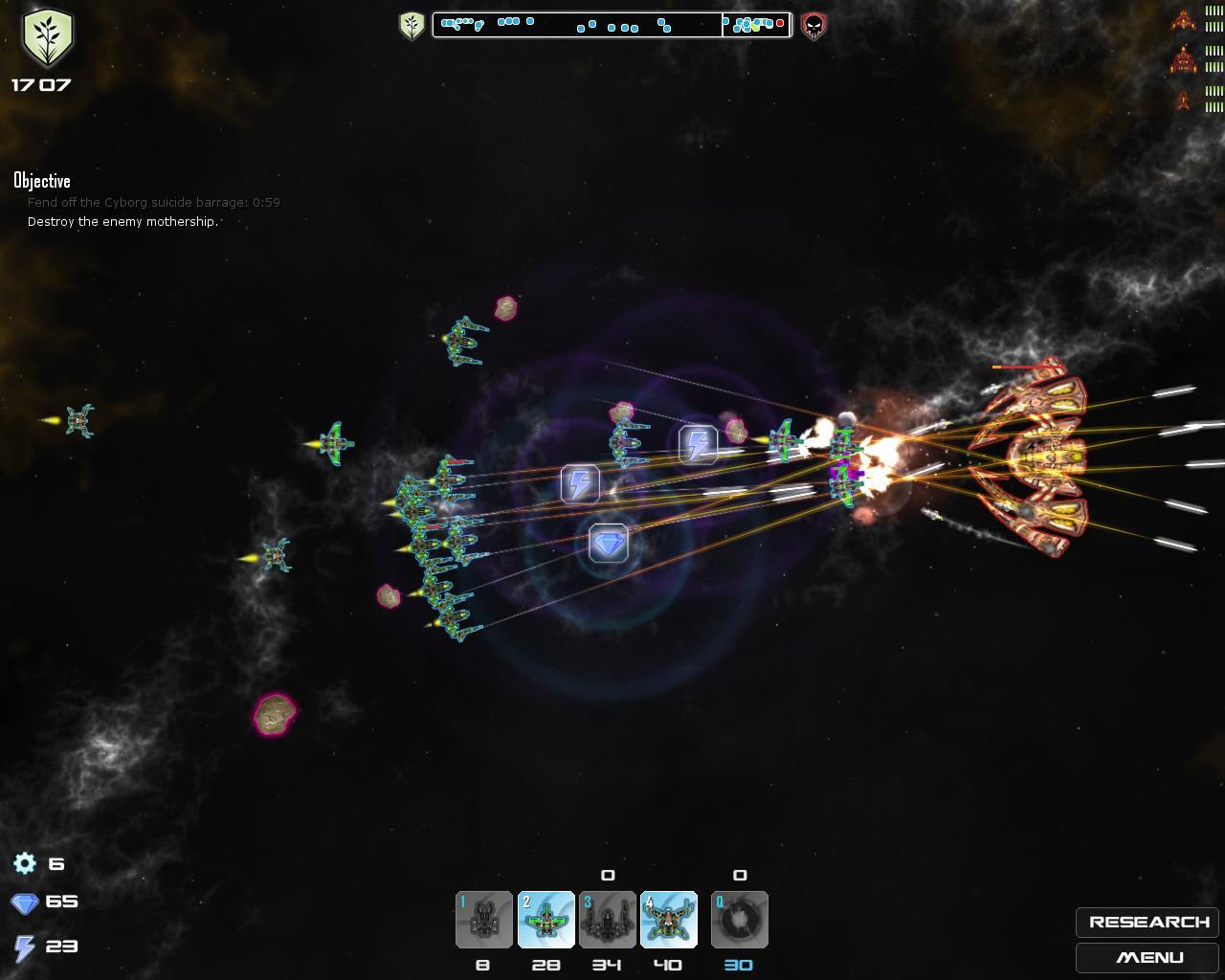Viewport: 1225px width, 980px height.
Task: Select the Destroy the enemy mothership objective
Action: 122,222
